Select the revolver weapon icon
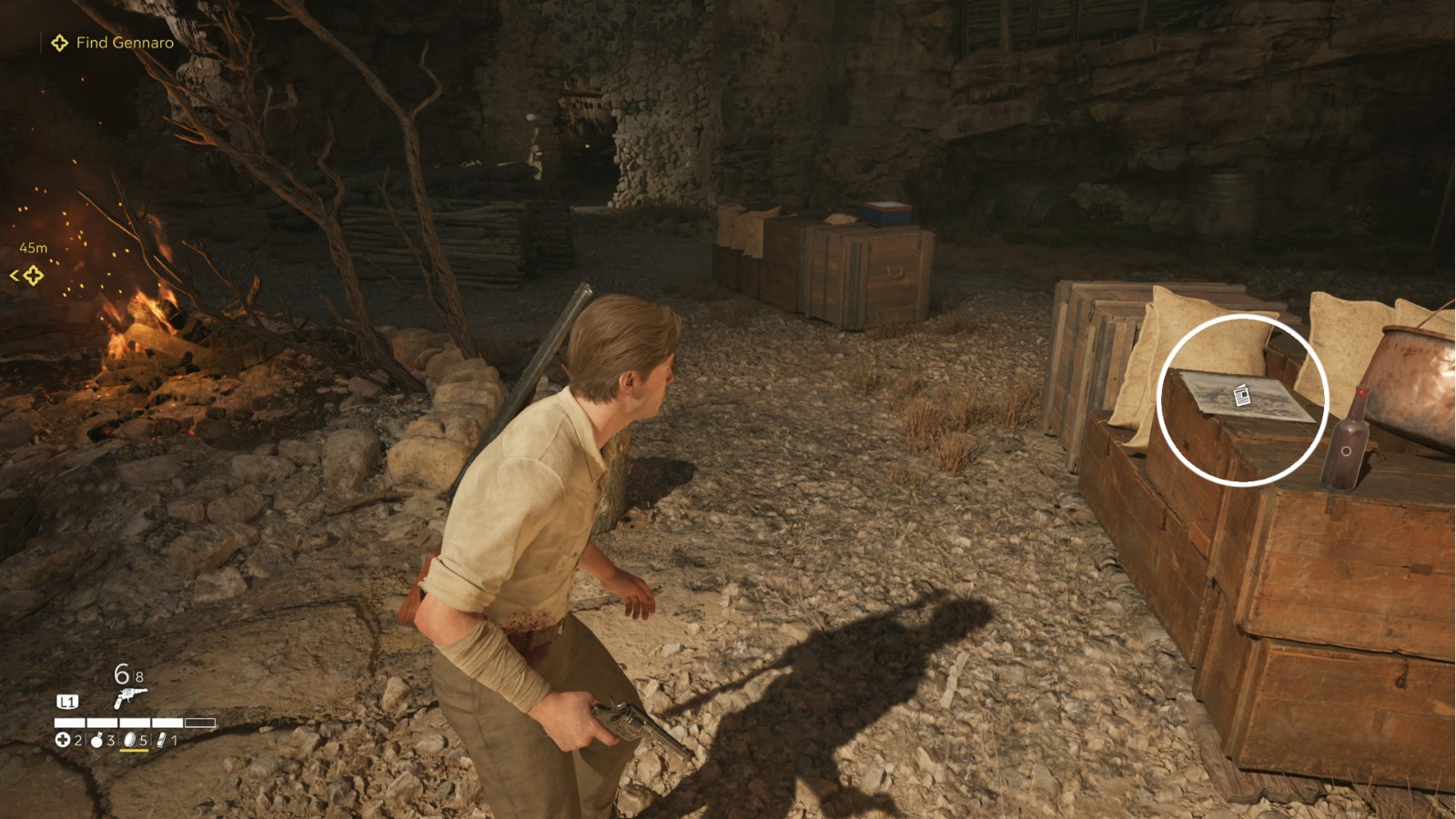 129,698
